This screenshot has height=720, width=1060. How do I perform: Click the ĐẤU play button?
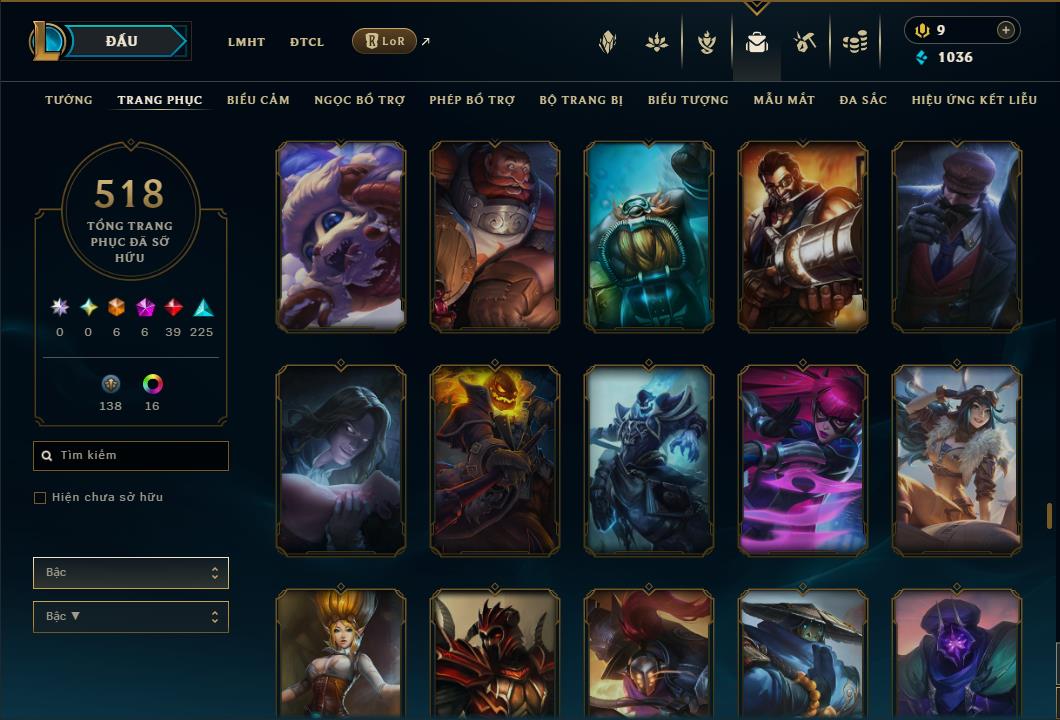pos(122,41)
